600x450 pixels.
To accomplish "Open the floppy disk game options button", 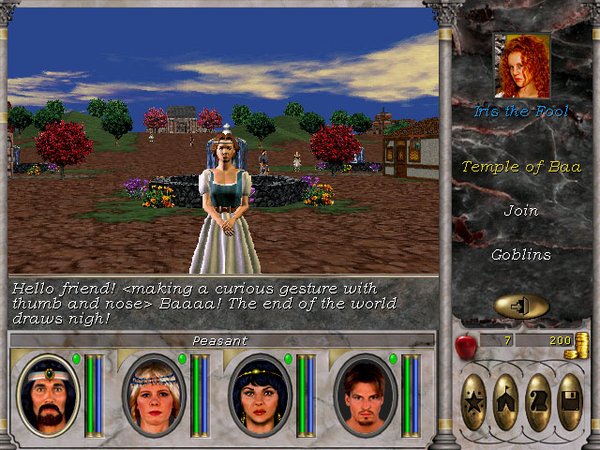I will coord(570,402).
